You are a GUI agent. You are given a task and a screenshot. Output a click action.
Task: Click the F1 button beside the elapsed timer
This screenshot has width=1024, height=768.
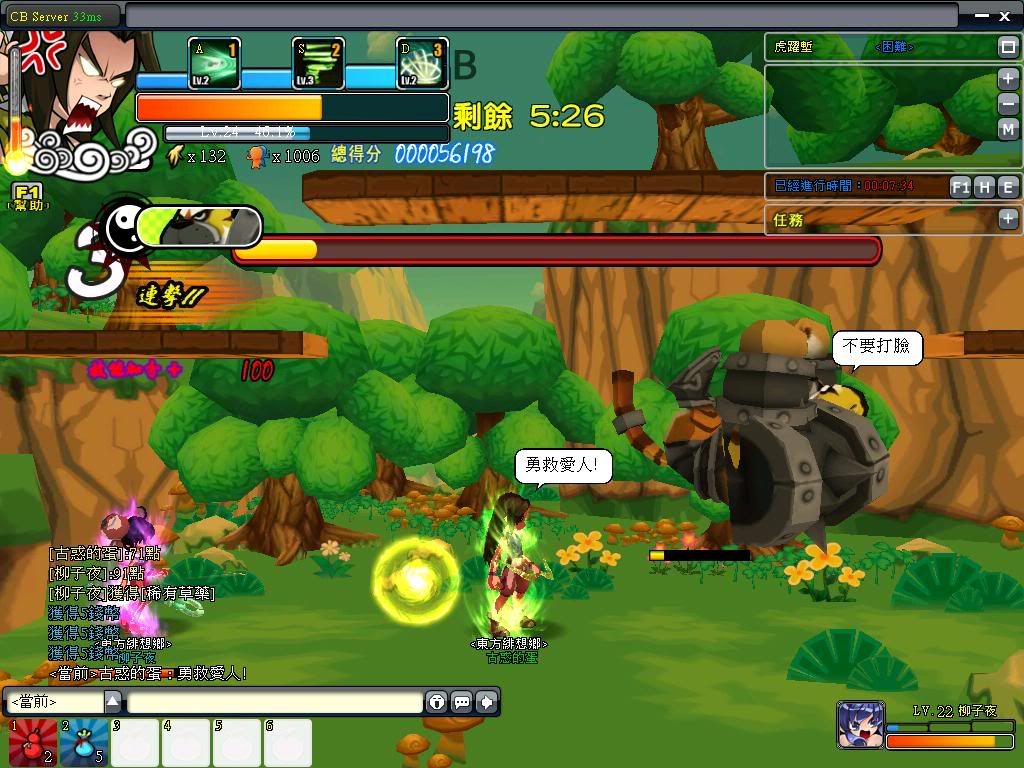(x=959, y=187)
